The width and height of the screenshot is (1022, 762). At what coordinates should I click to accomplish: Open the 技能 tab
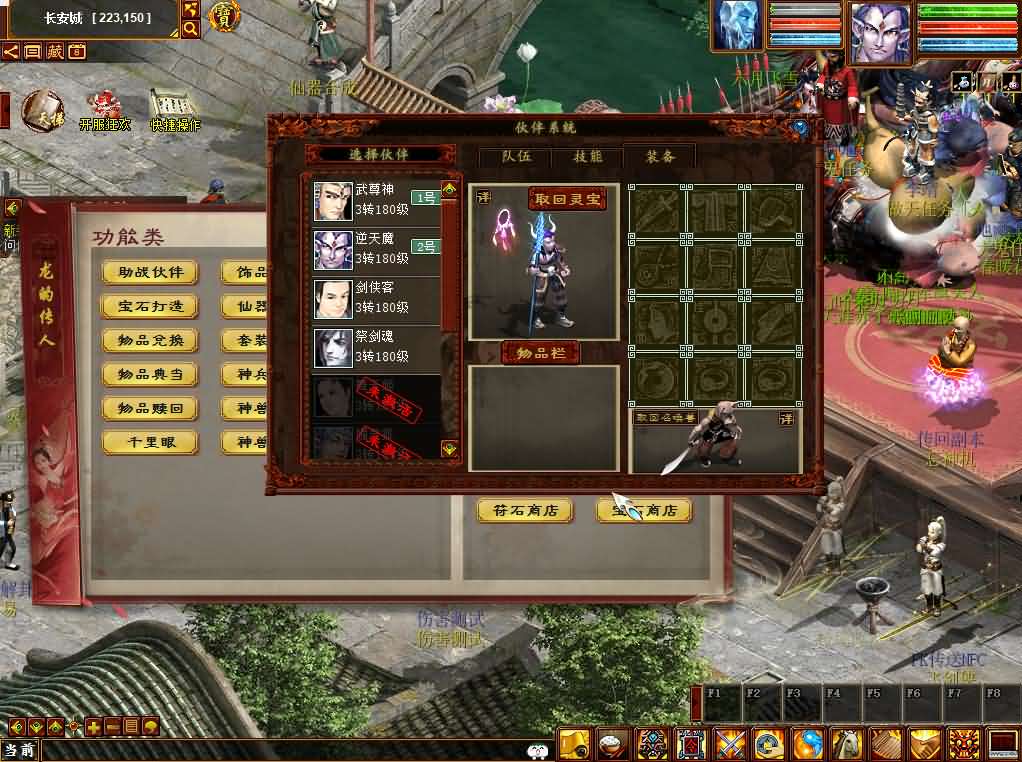[587, 156]
